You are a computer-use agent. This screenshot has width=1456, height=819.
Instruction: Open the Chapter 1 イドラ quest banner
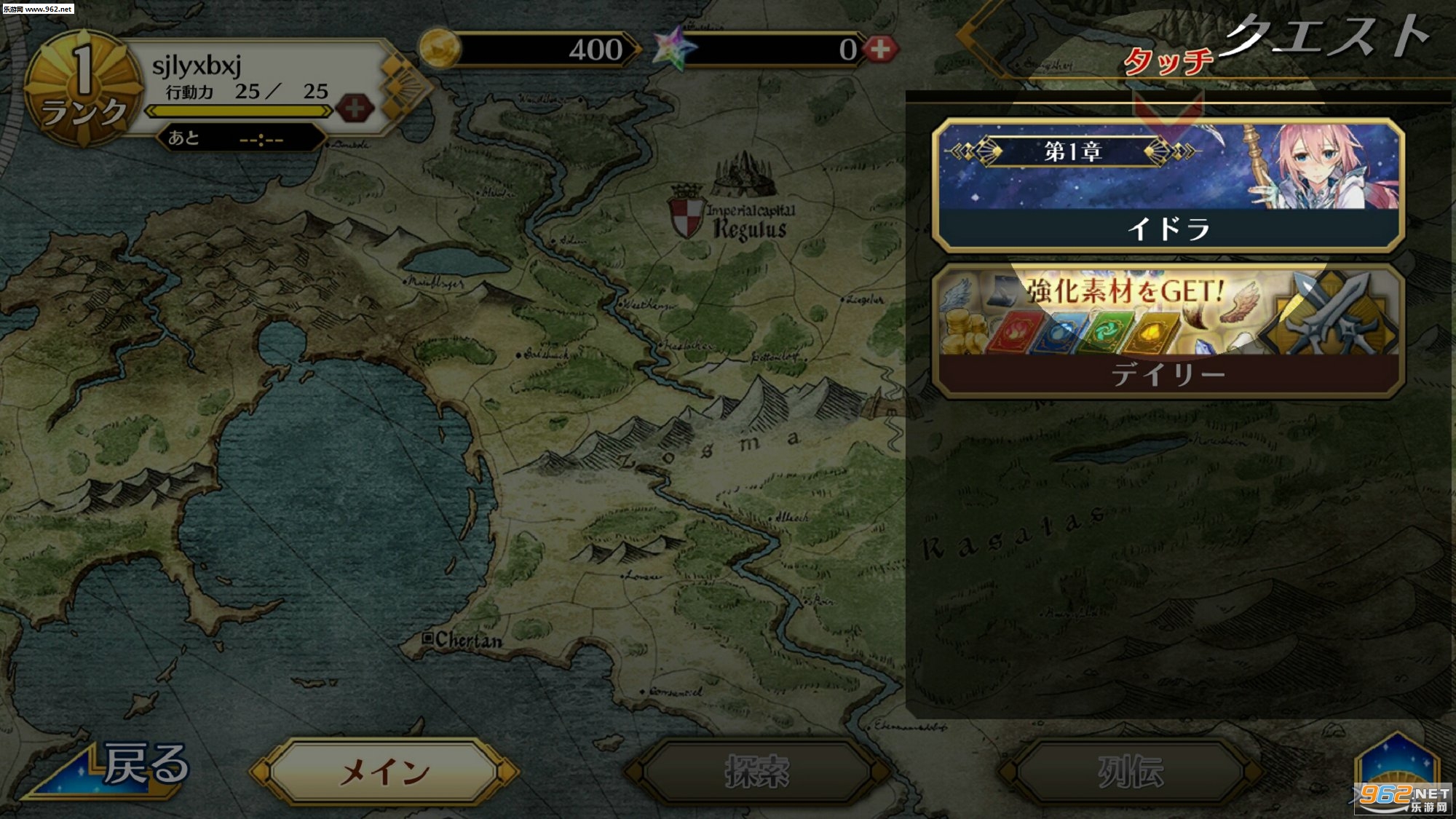tap(1168, 186)
